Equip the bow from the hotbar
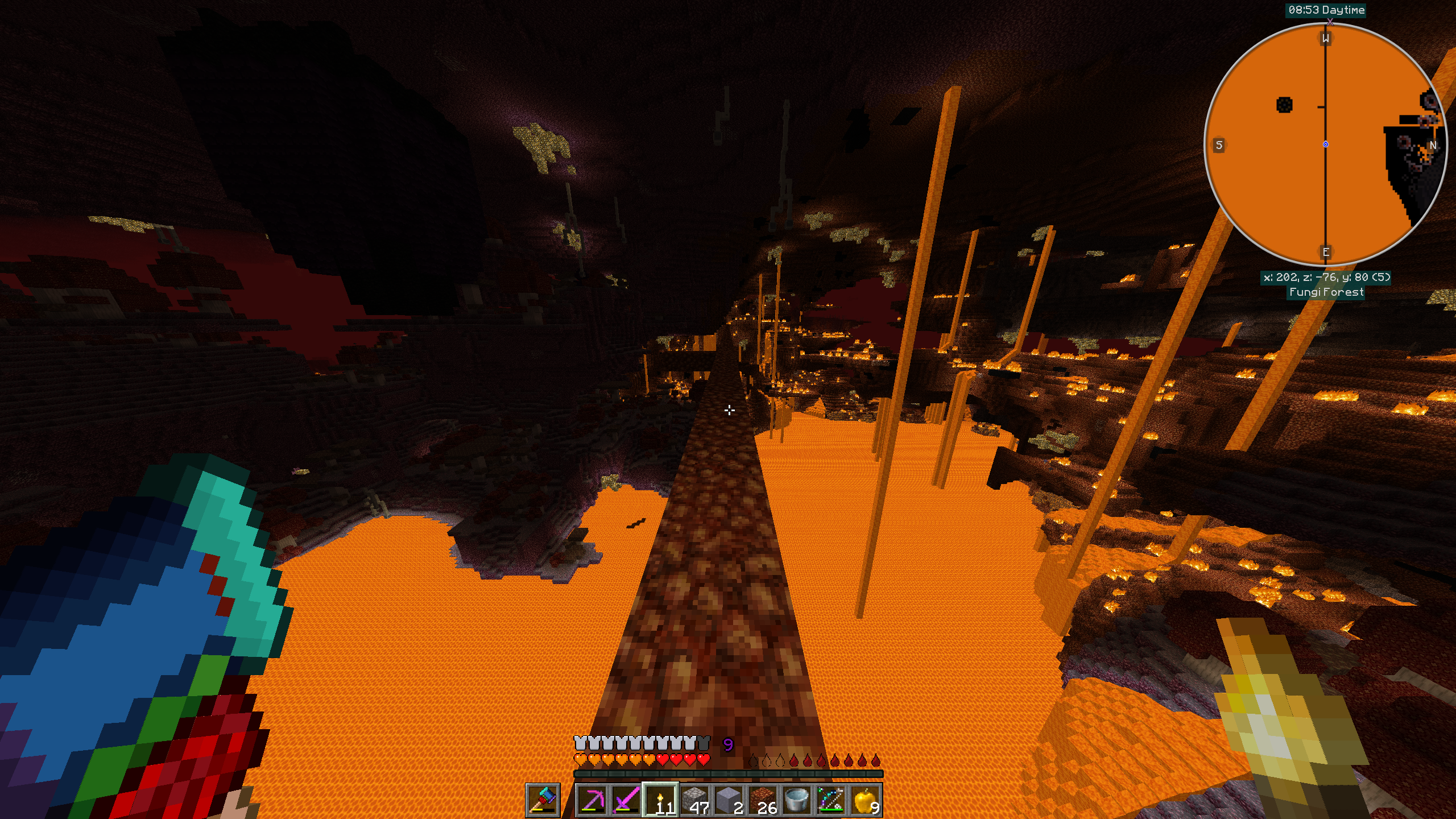Viewport: 1456px width, 819px height. tap(830, 800)
